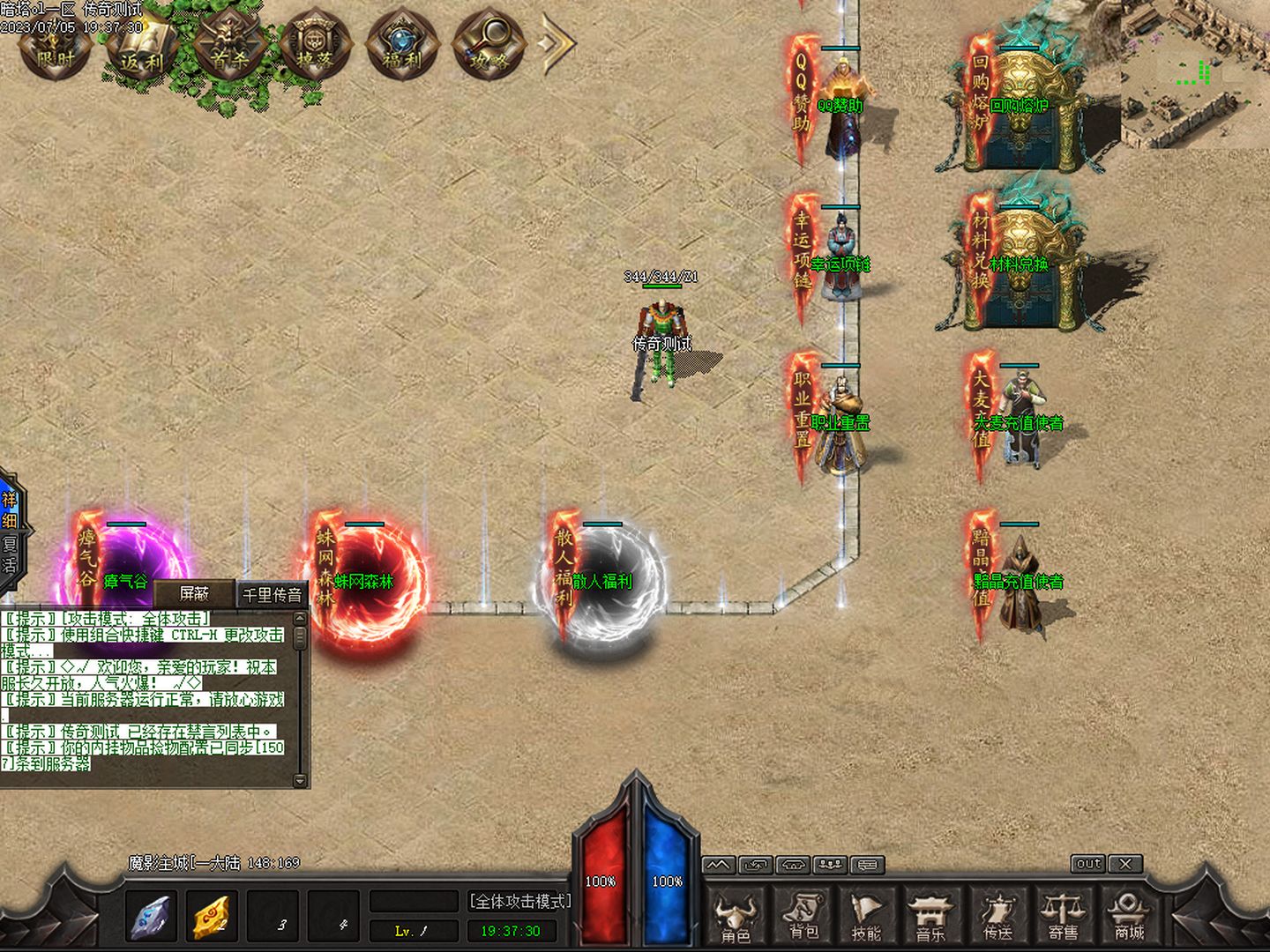
Task: Use the silver crystal hotbar item
Action: pos(151,917)
